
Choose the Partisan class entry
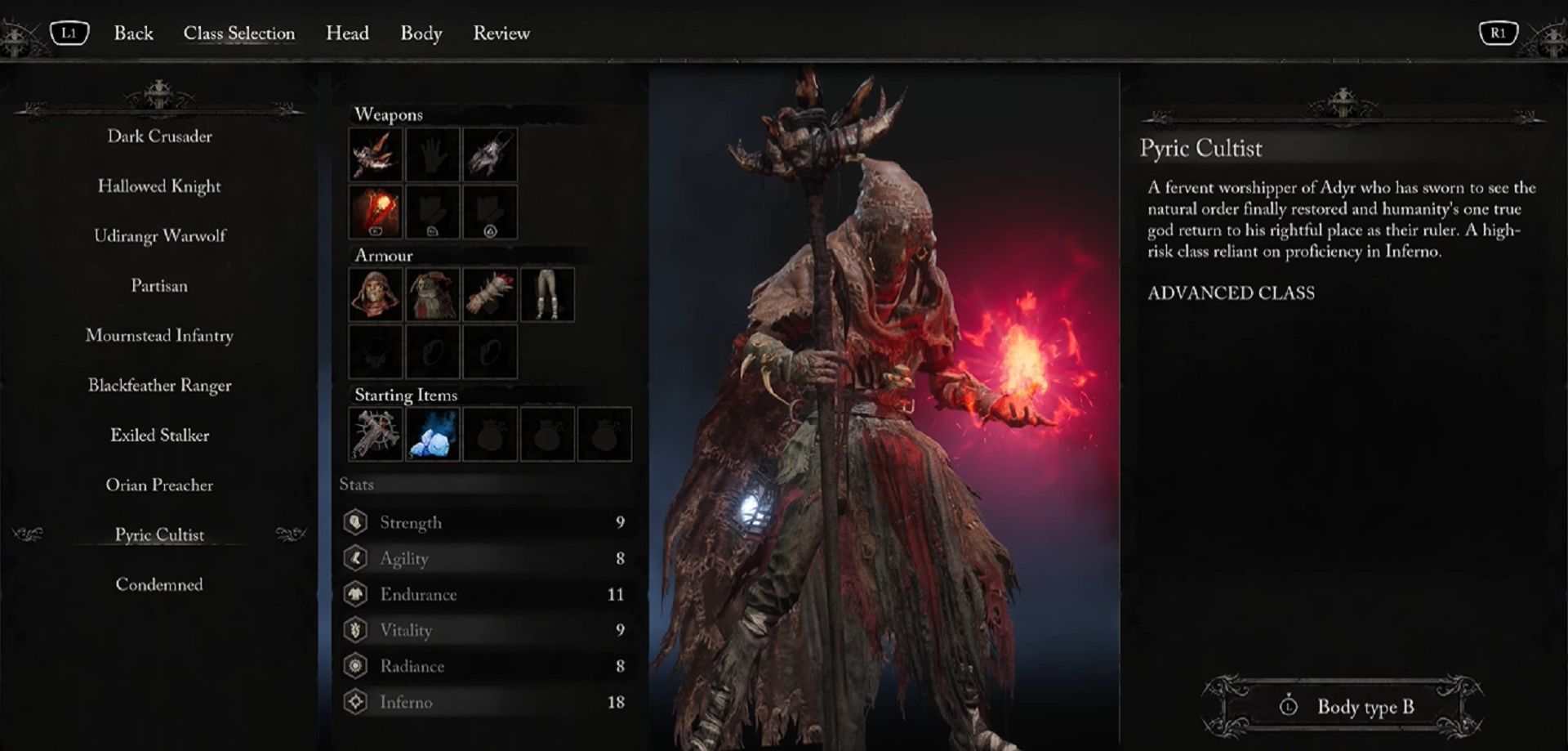click(159, 286)
